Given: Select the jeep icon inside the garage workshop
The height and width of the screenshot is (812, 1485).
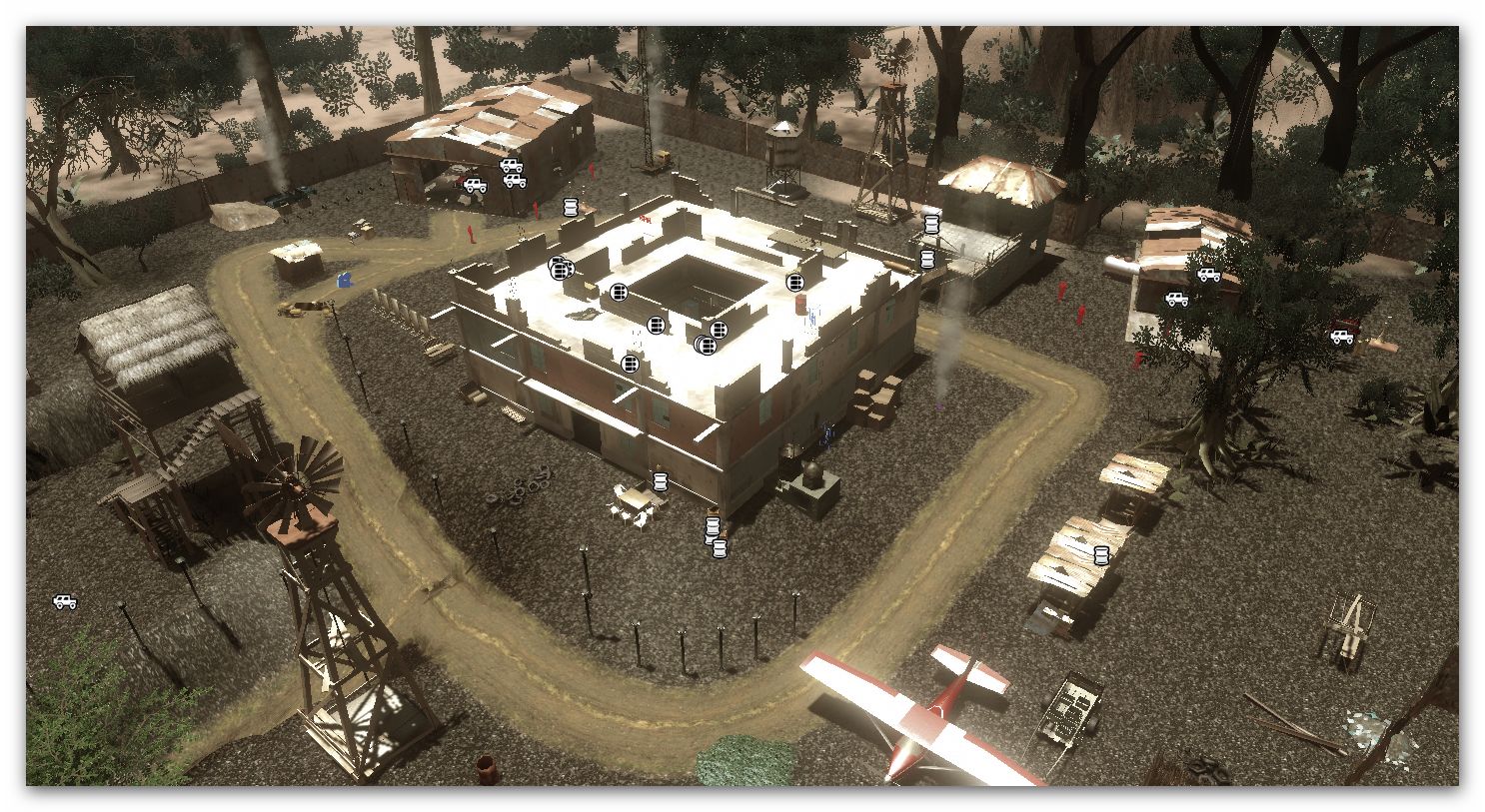Looking at the screenshot, I should (476, 185).
